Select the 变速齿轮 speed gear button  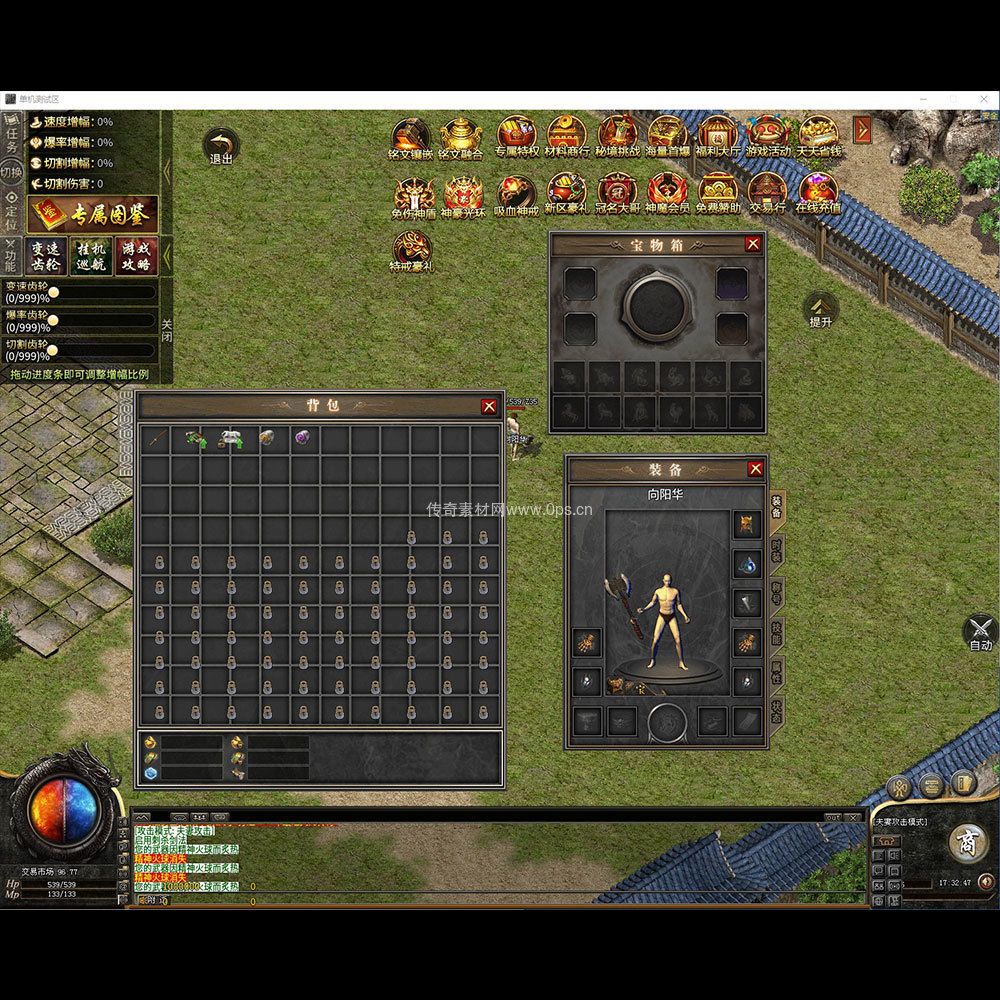(47, 256)
